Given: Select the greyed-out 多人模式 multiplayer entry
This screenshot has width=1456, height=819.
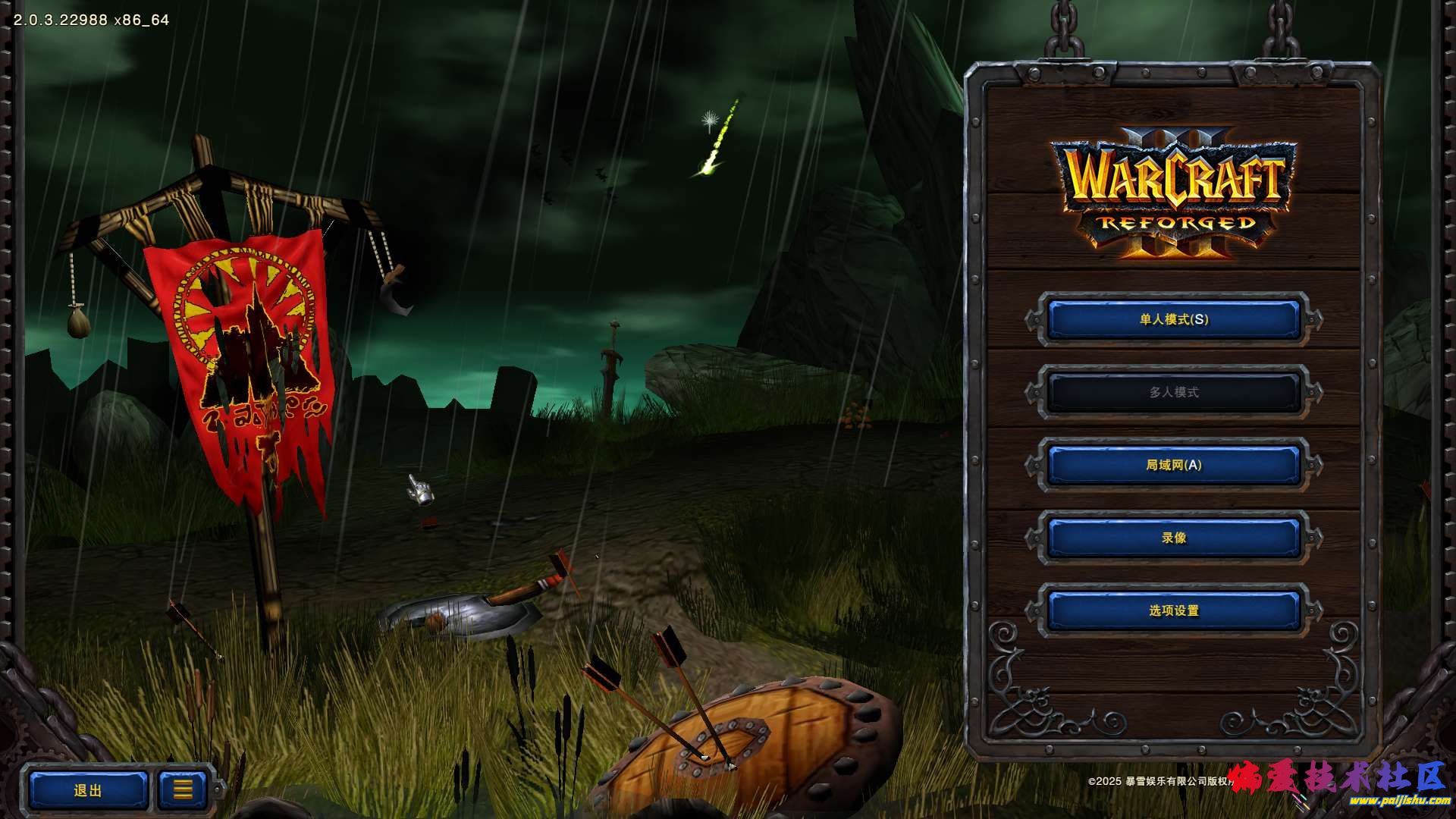Looking at the screenshot, I should click(1173, 392).
